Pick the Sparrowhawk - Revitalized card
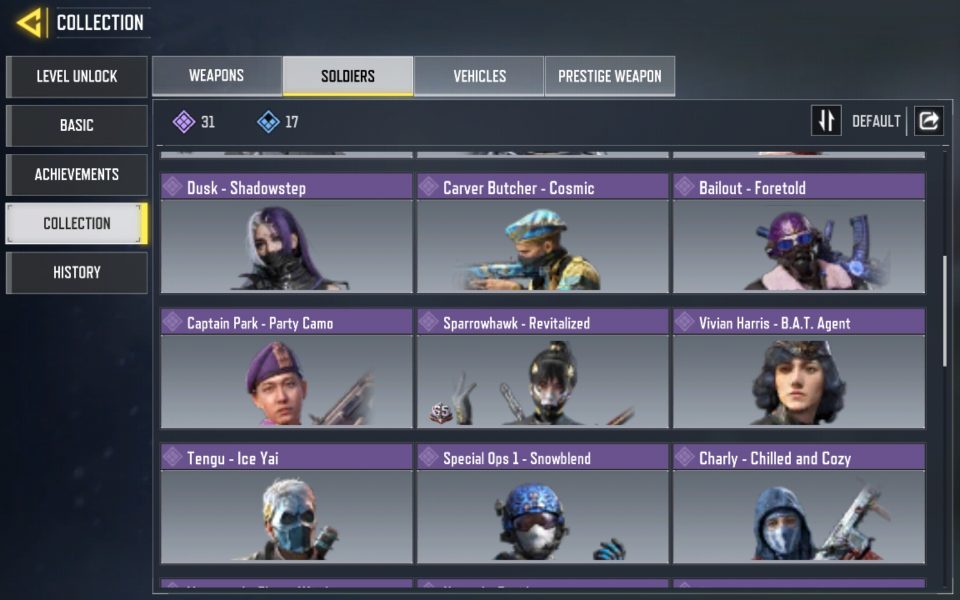This screenshot has width=960, height=600. [x=542, y=369]
